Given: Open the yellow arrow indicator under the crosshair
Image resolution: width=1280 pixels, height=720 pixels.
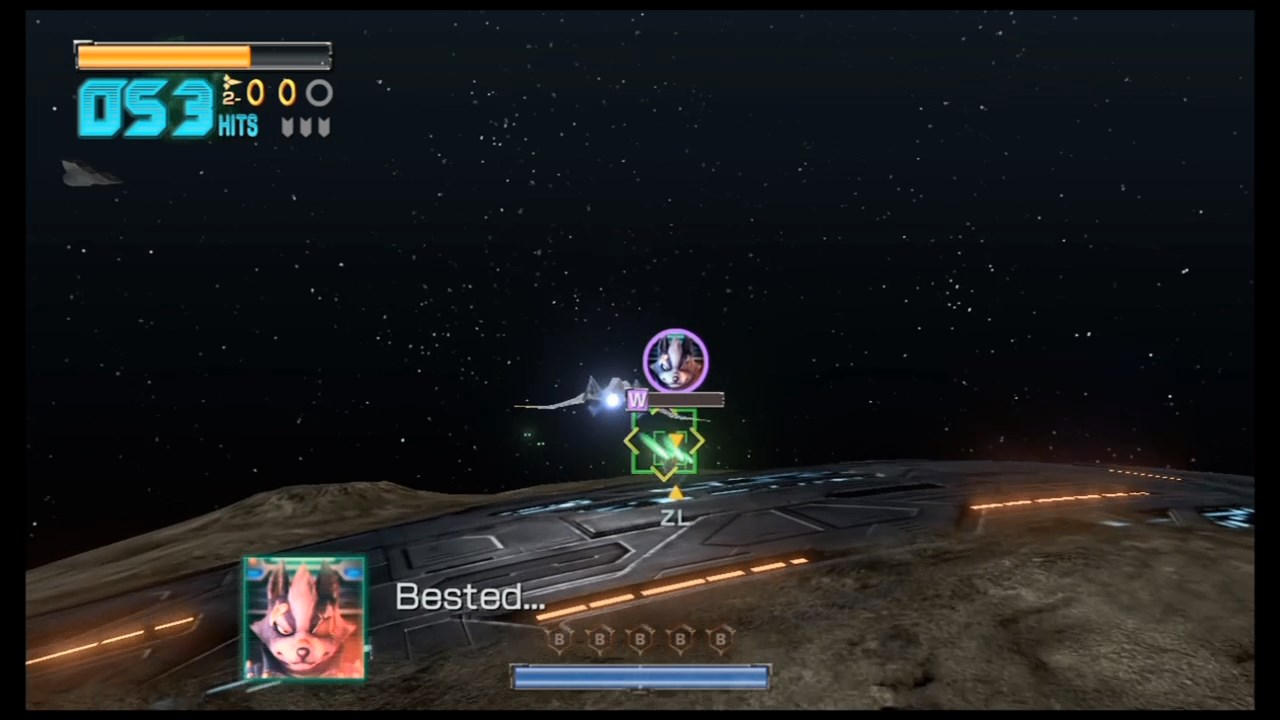Looking at the screenshot, I should click(675, 494).
